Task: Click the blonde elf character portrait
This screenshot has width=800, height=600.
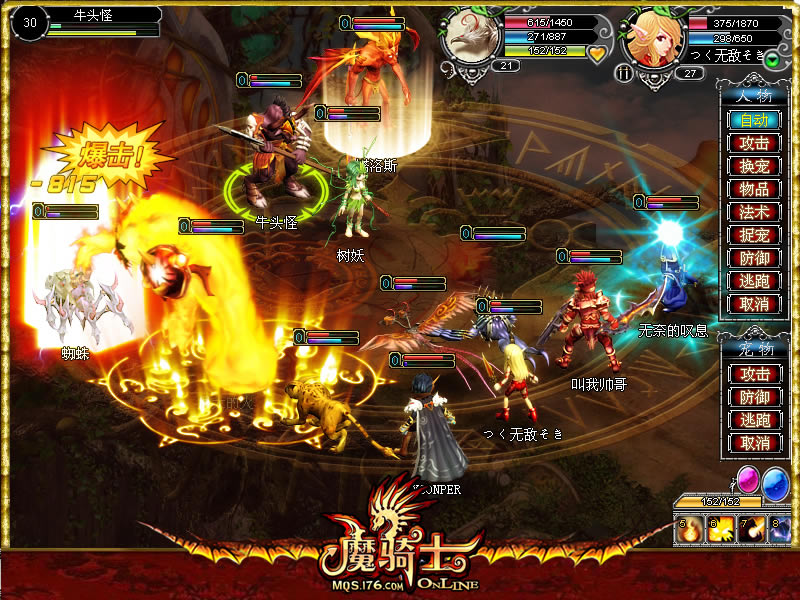Action: point(653,37)
